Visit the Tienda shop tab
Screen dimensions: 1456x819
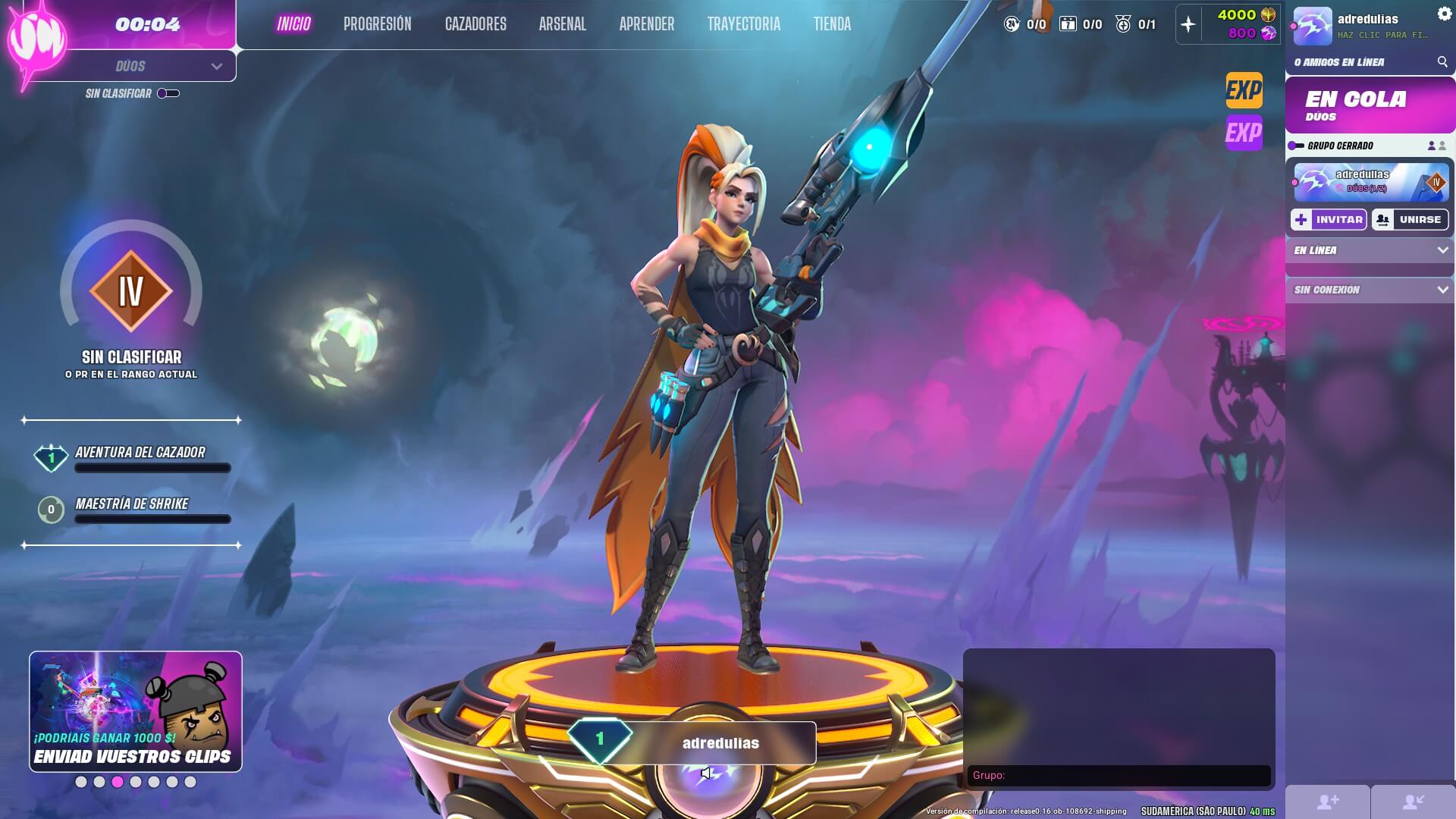pos(832,24)
